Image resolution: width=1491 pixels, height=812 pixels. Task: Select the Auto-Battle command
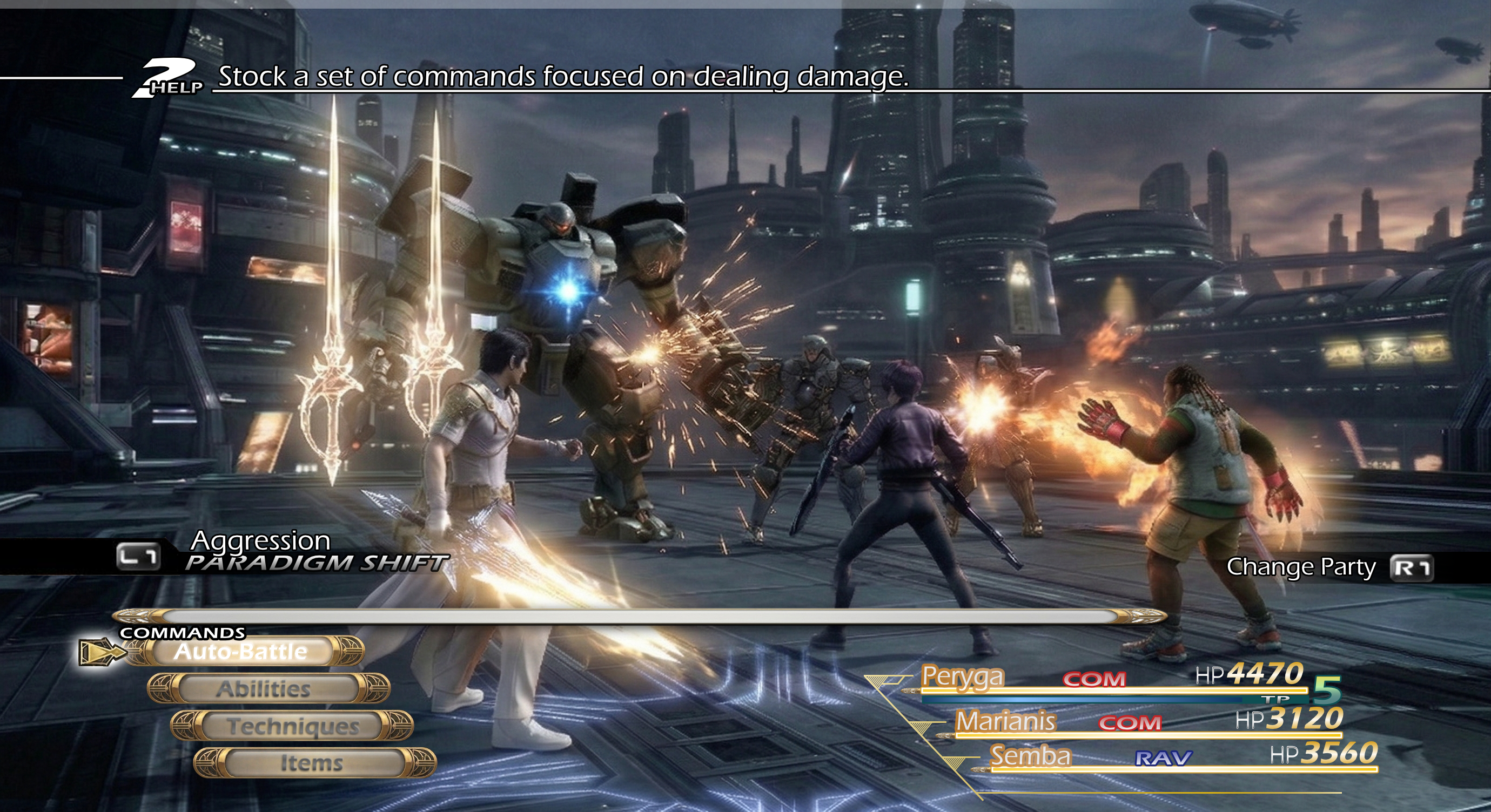coord(241,651)
